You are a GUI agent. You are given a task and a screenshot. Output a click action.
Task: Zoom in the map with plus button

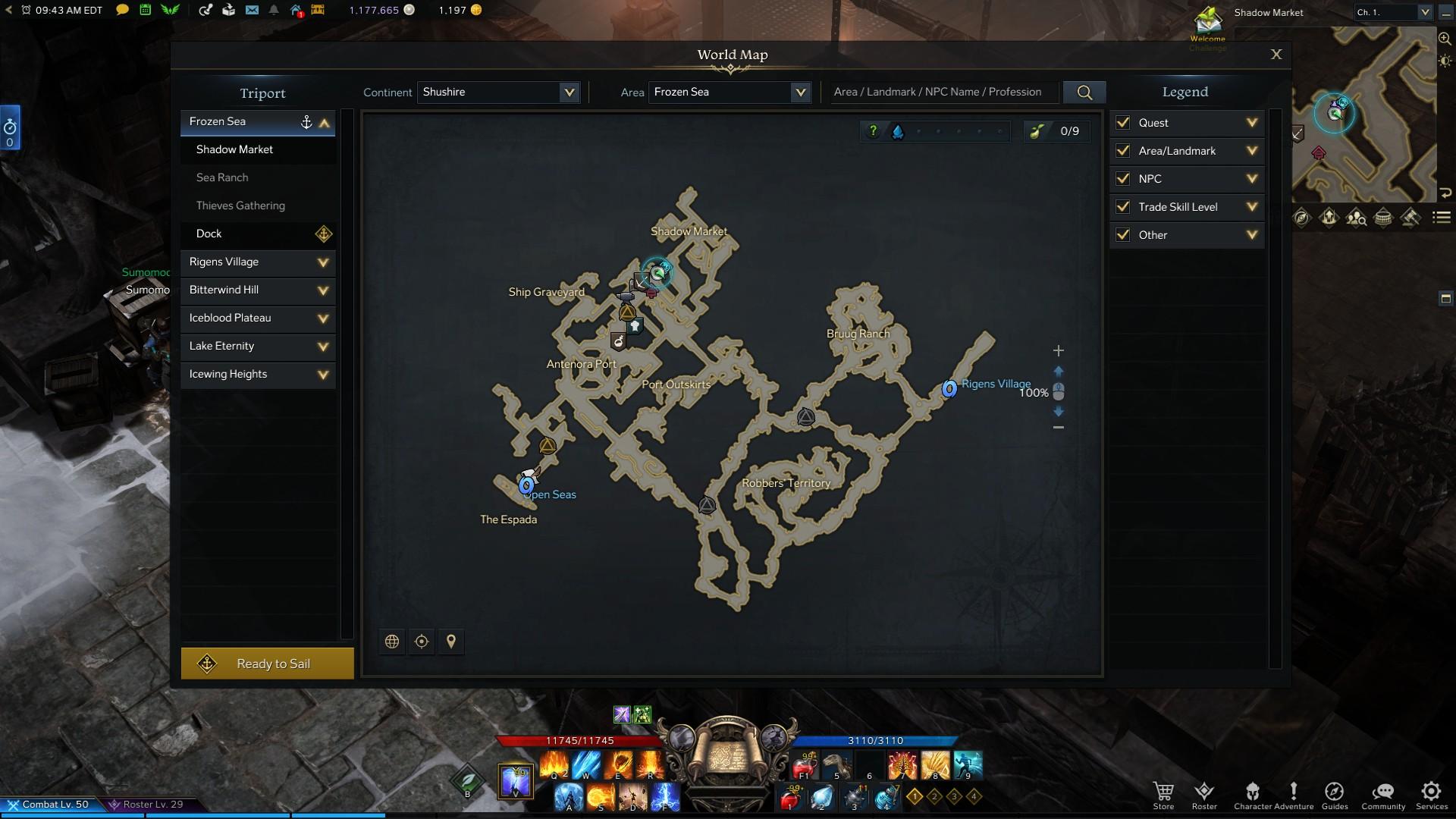pos(1059,351)
